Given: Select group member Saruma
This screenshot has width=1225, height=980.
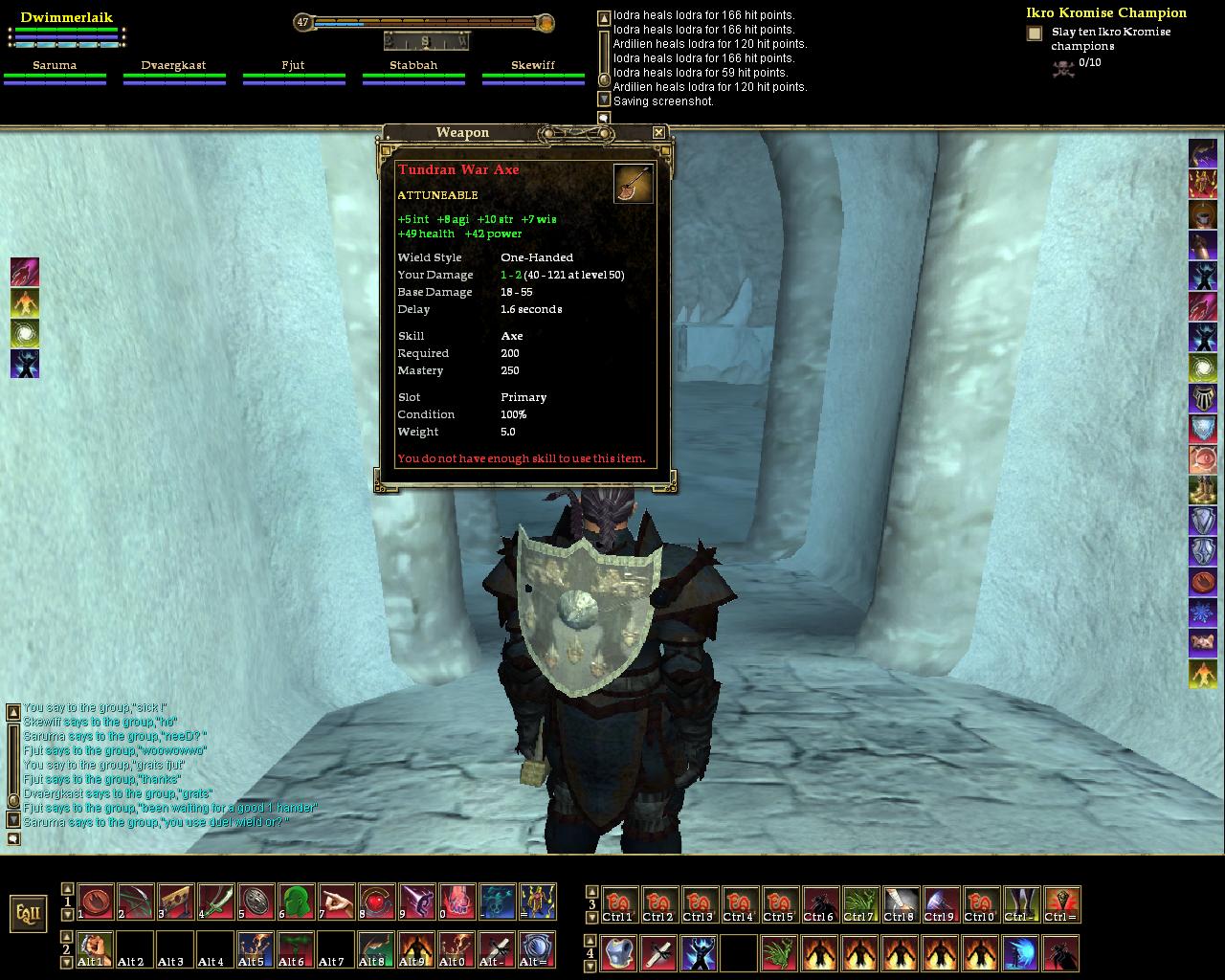Looking at the screenshot, I should tap(55, 66).
